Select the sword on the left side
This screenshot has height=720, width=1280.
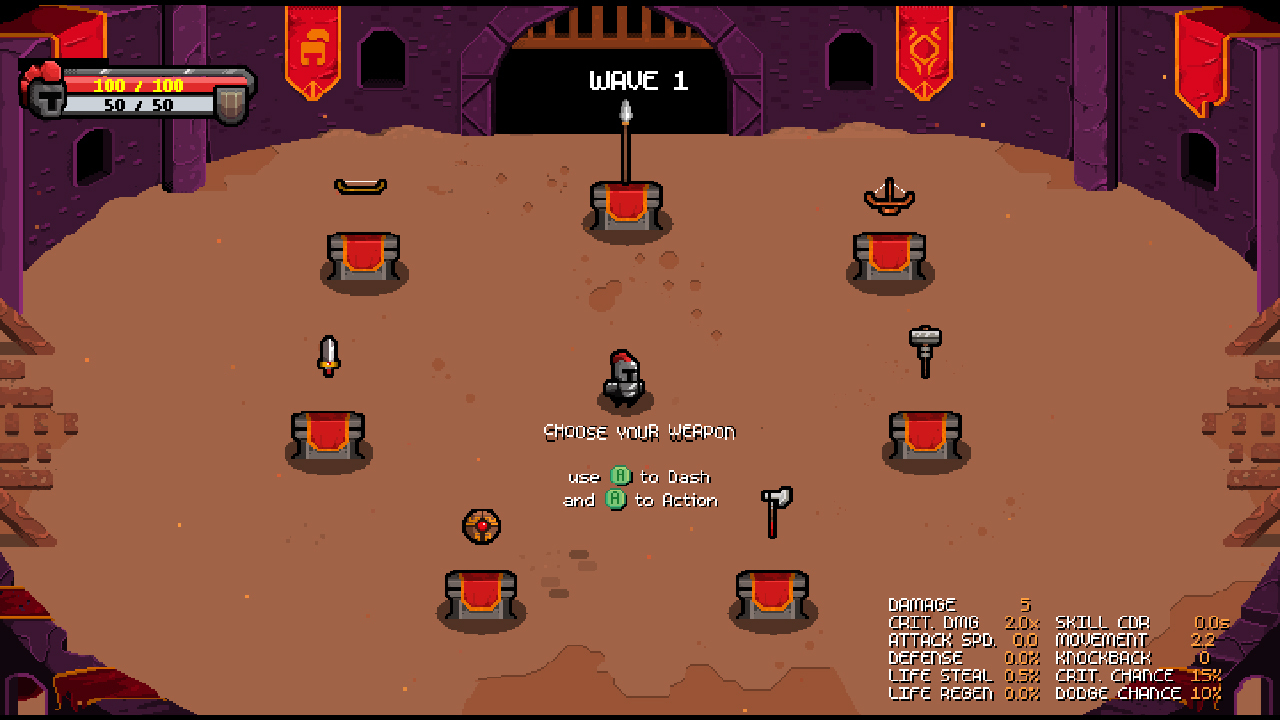point(330,358)
